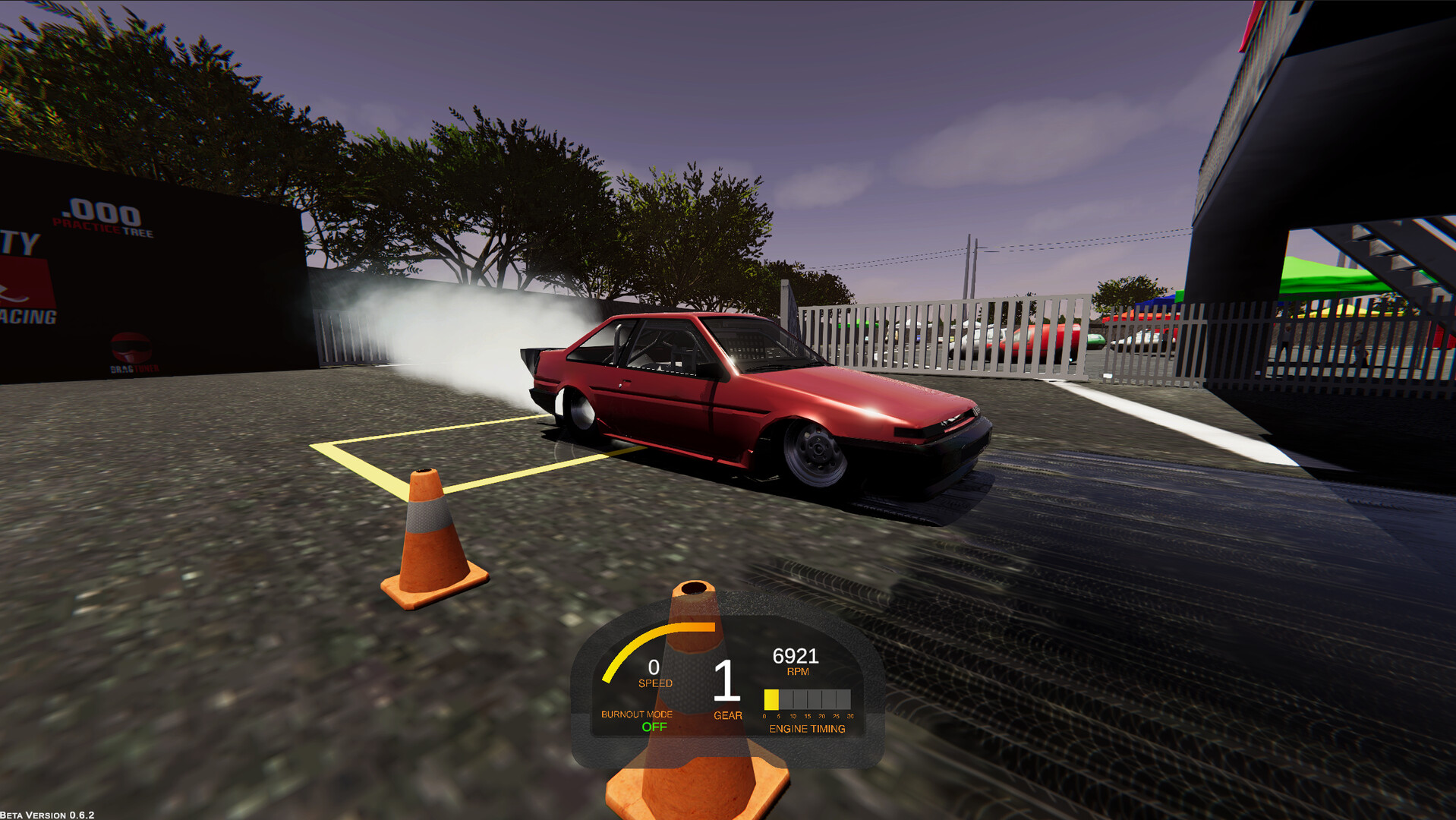
Task: Click the RPM readout showing 6921
Action: (x=795, y=654)
